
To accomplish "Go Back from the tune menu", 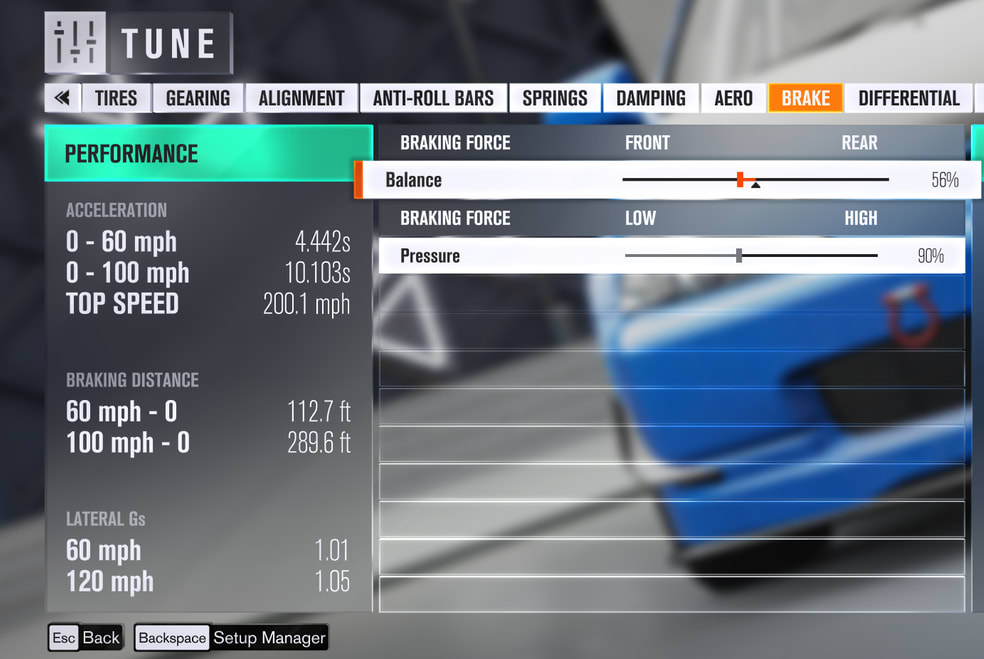I will [x=86, y=638].
